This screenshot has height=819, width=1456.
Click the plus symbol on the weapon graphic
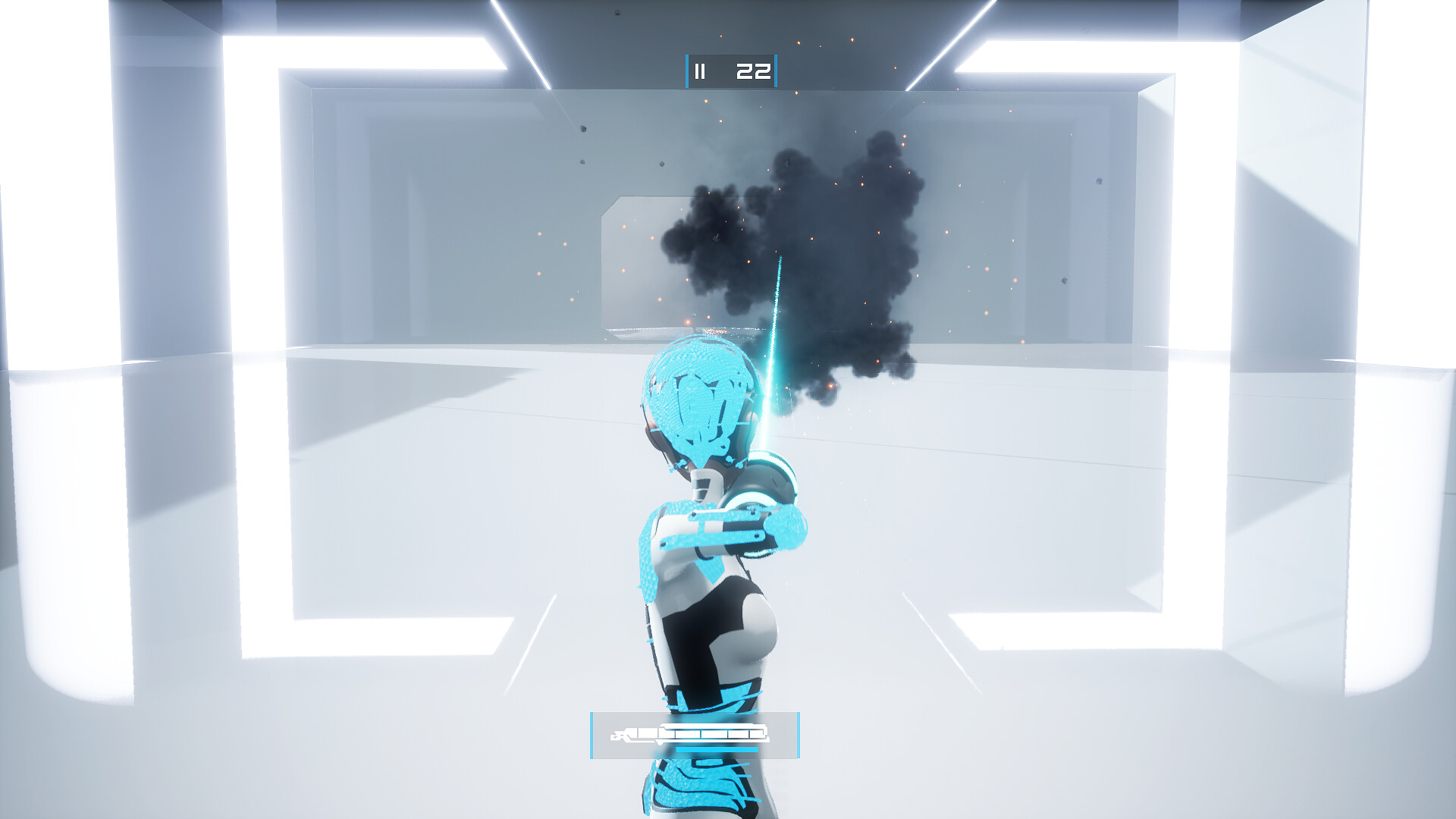pos(616,736)
